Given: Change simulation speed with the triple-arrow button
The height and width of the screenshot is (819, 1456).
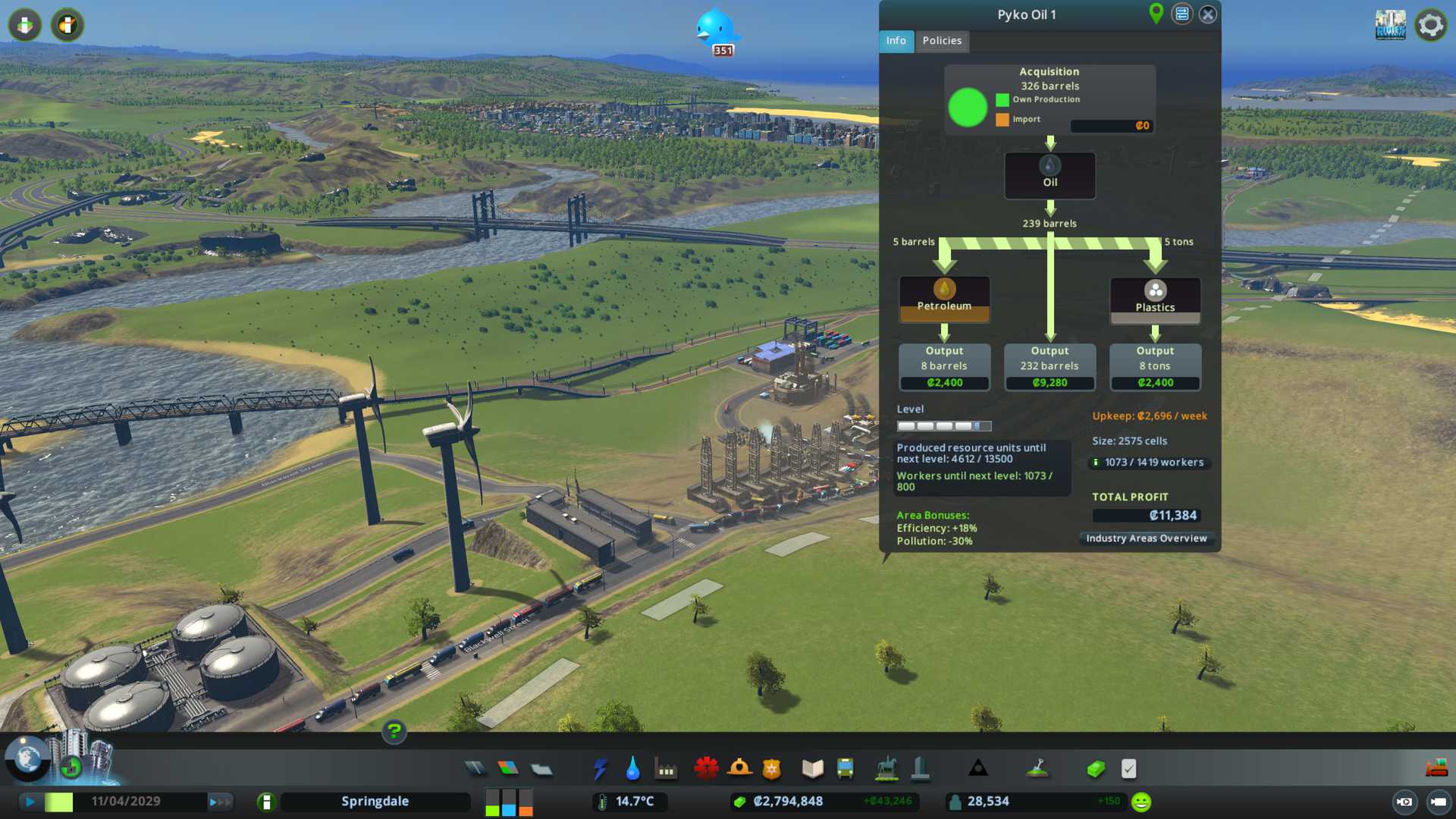Looking at the screenshot, I should click(x=220, y=802).
